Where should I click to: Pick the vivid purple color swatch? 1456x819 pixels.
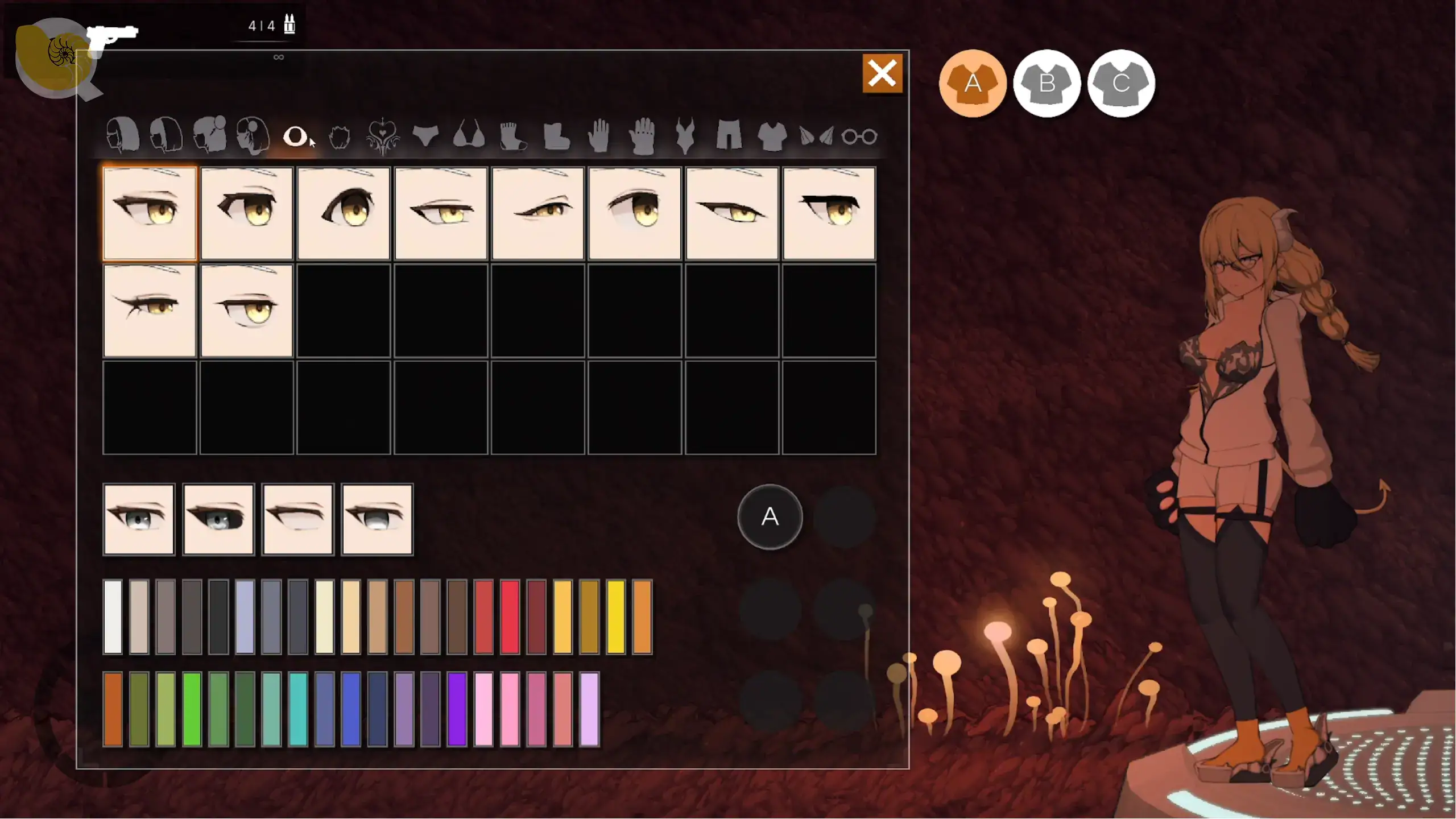click(457, 709)
